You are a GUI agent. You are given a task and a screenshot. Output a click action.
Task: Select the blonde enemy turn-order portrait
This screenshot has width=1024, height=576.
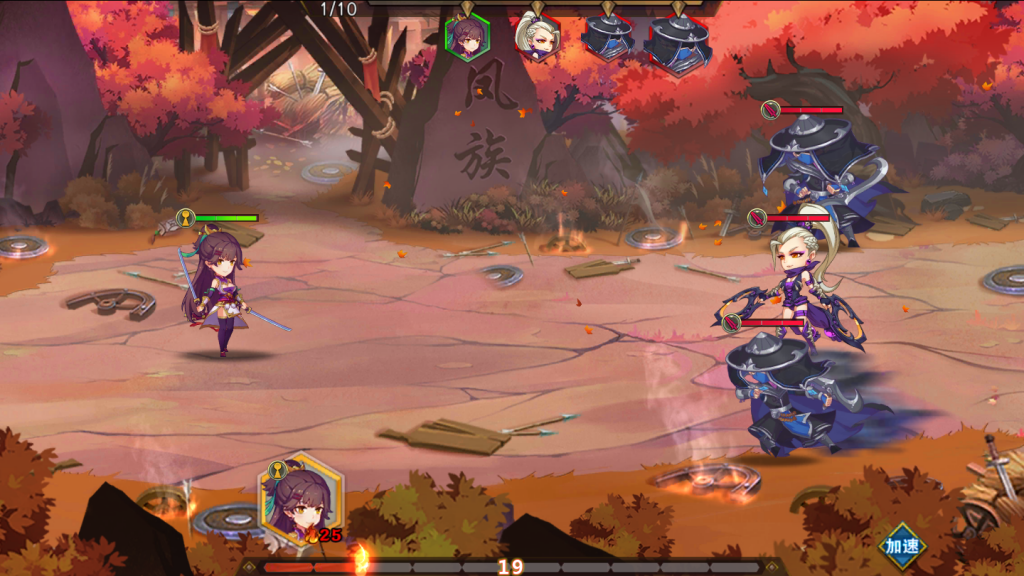coord(537,37)
